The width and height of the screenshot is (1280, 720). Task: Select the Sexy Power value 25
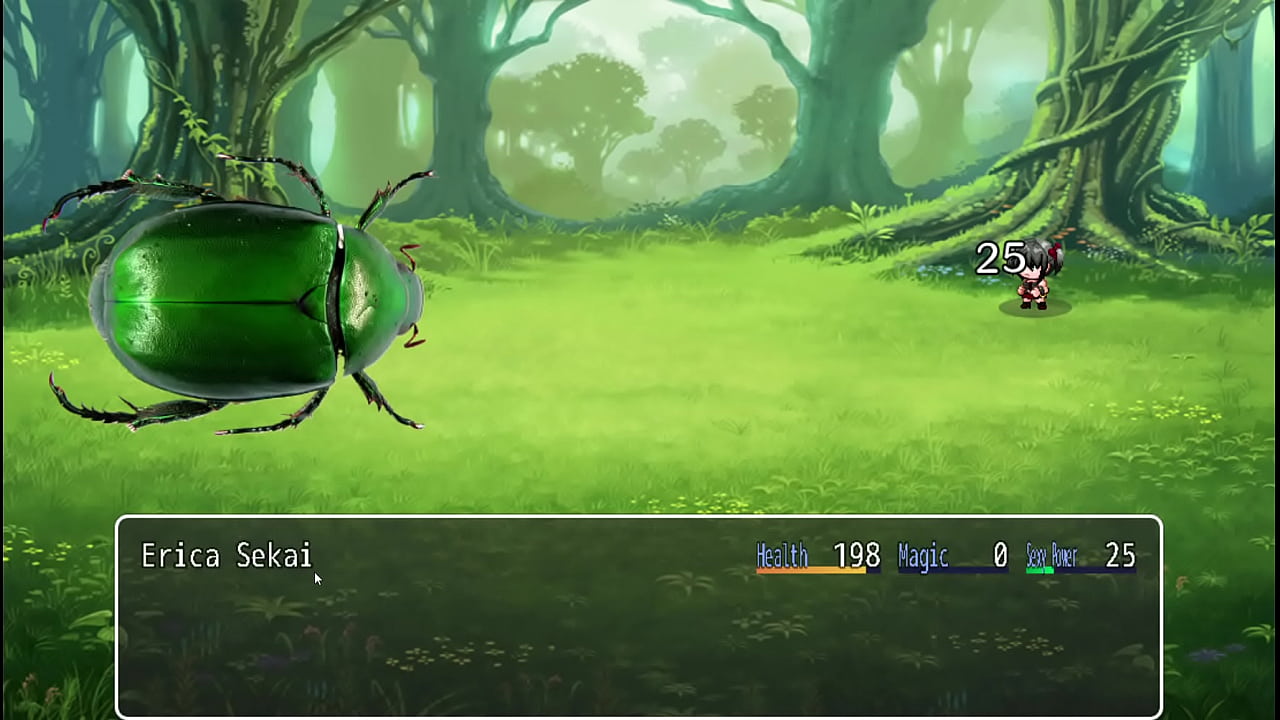(x=1118, y=552)
